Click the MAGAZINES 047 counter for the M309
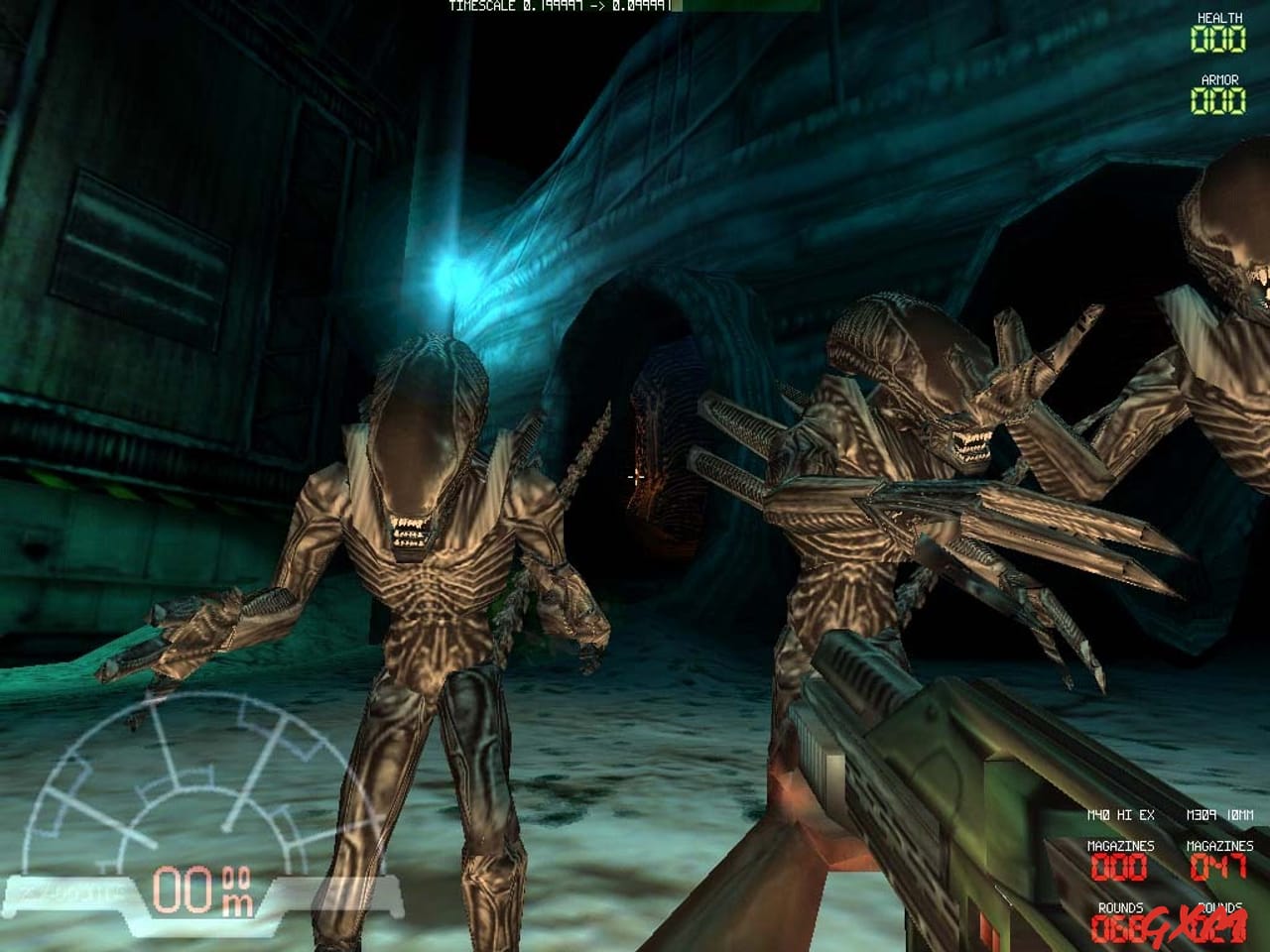 (x=1218, y=867)
